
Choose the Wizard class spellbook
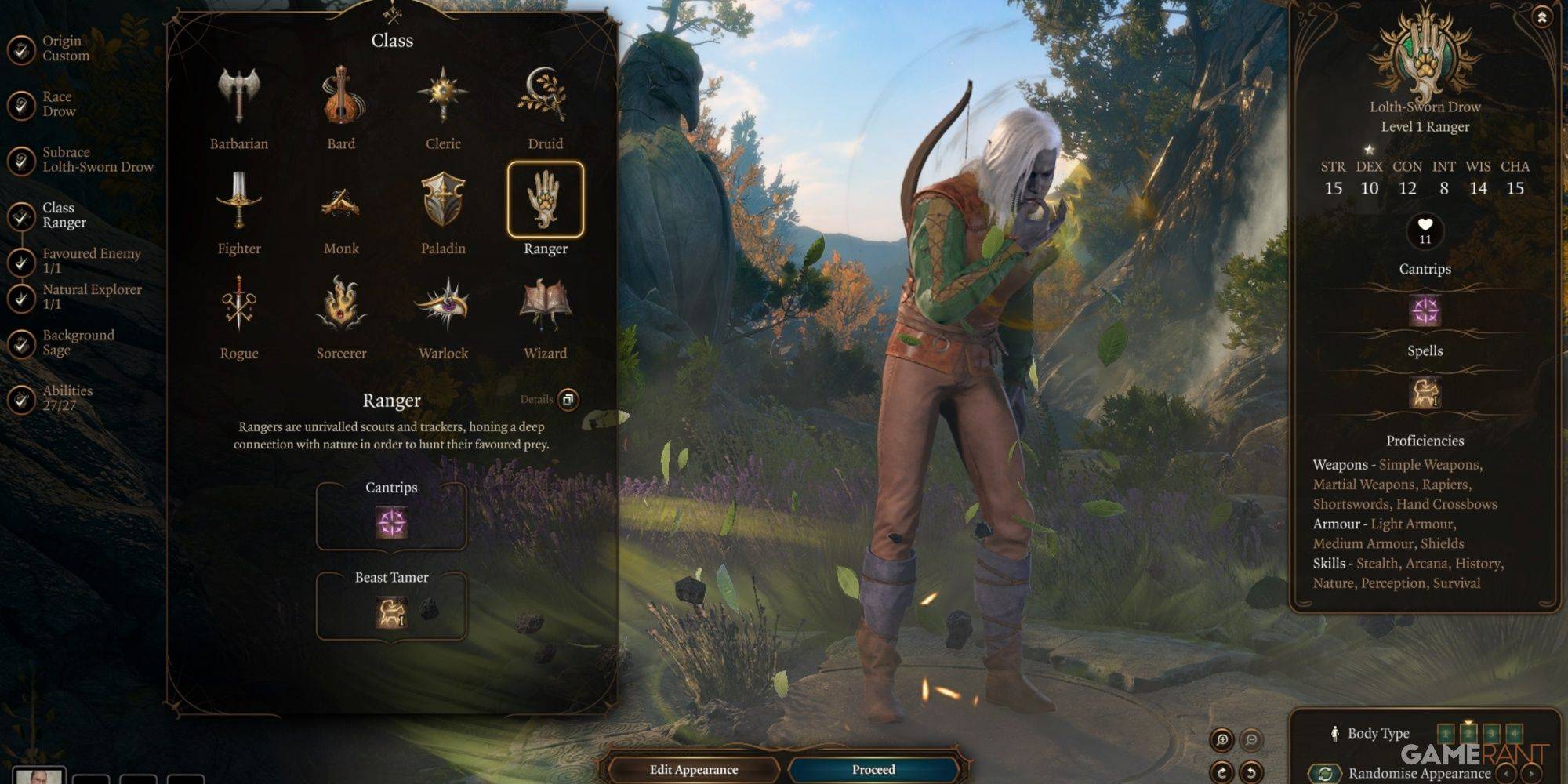click(545, 306)
